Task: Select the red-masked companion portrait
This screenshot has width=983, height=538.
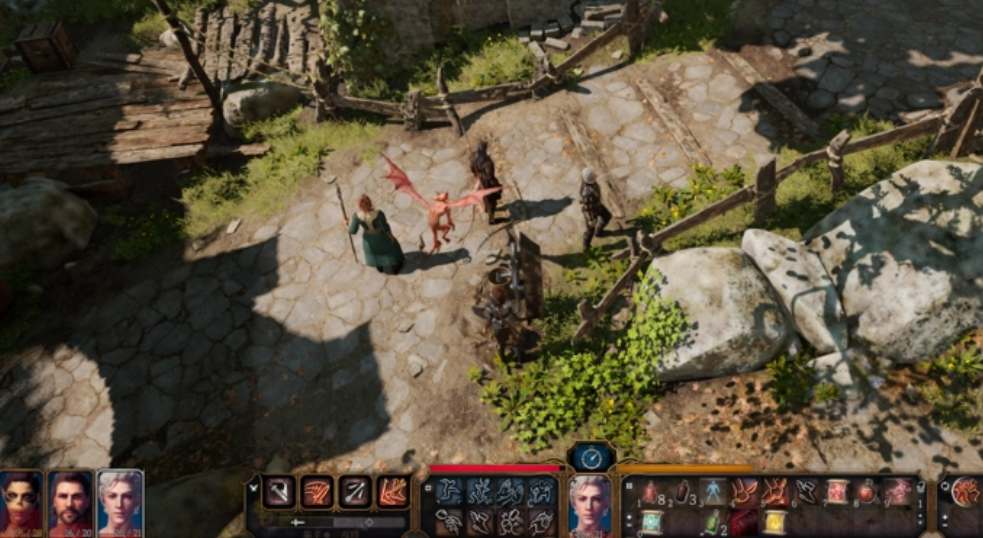Action: pyautogui.click(x=21, y=500)
